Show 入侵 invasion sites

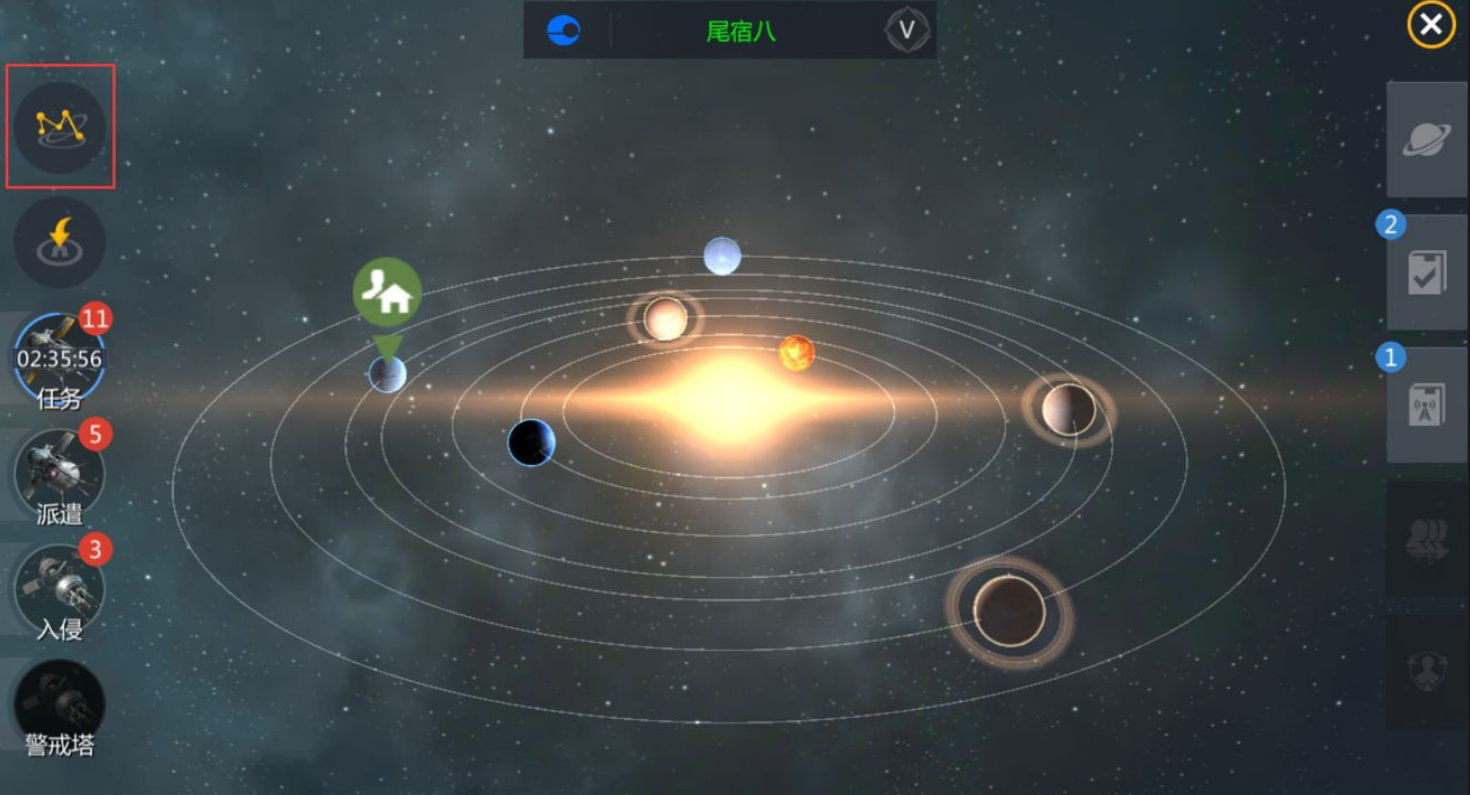pos(59,589)
